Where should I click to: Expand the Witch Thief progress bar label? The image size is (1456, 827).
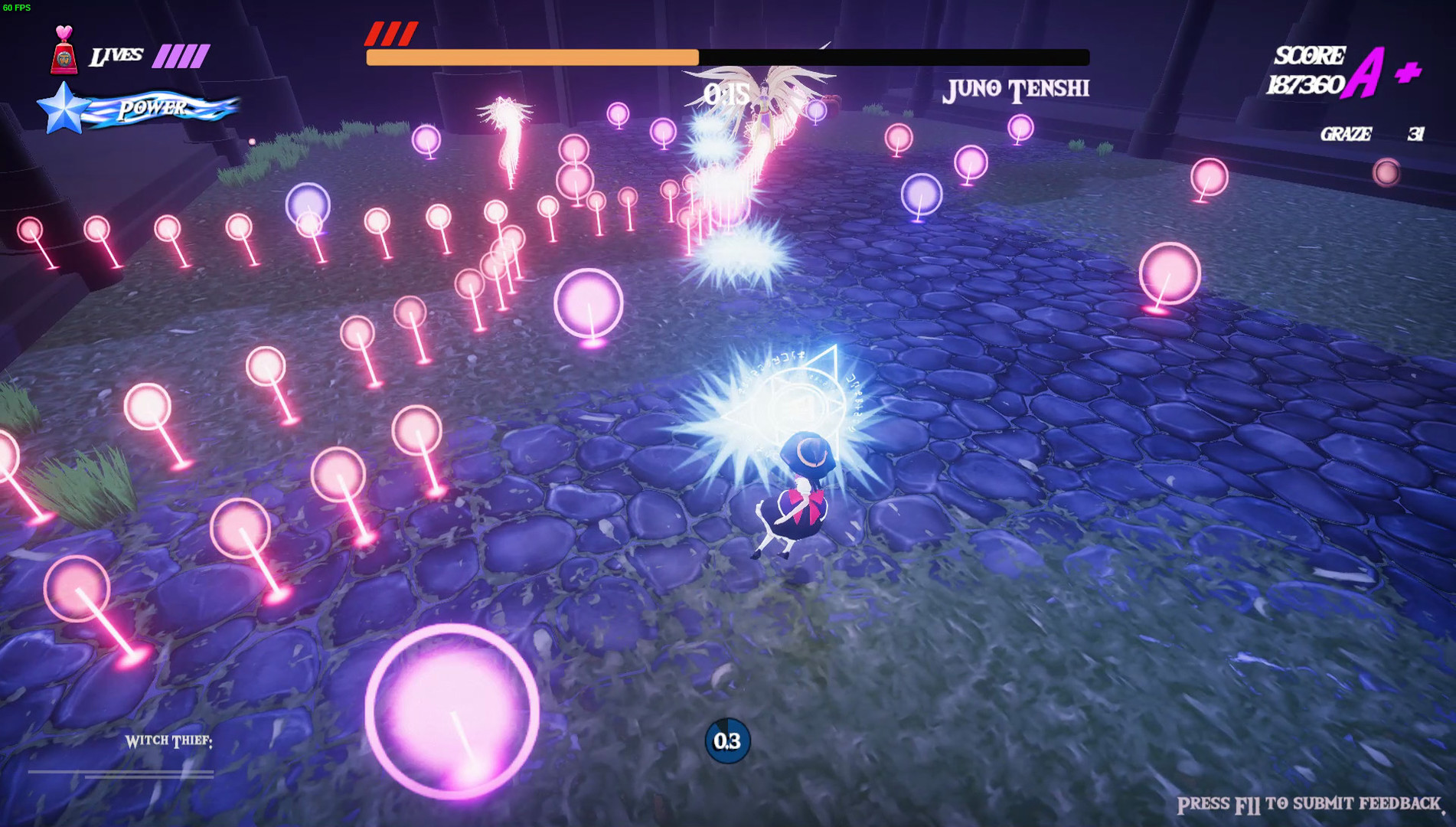pyautogui.click(x=168, y=740)
